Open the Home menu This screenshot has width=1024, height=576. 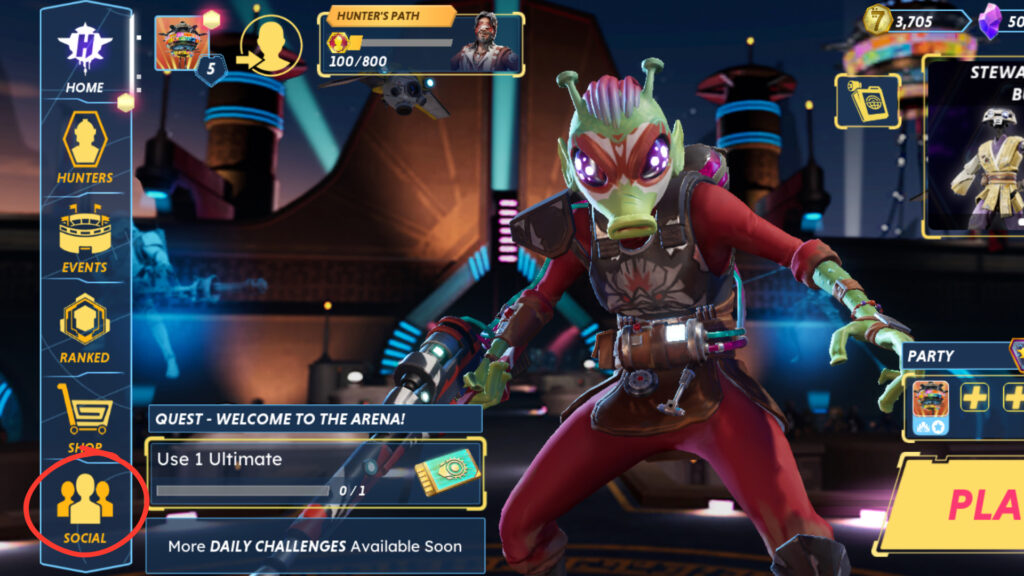85,58
